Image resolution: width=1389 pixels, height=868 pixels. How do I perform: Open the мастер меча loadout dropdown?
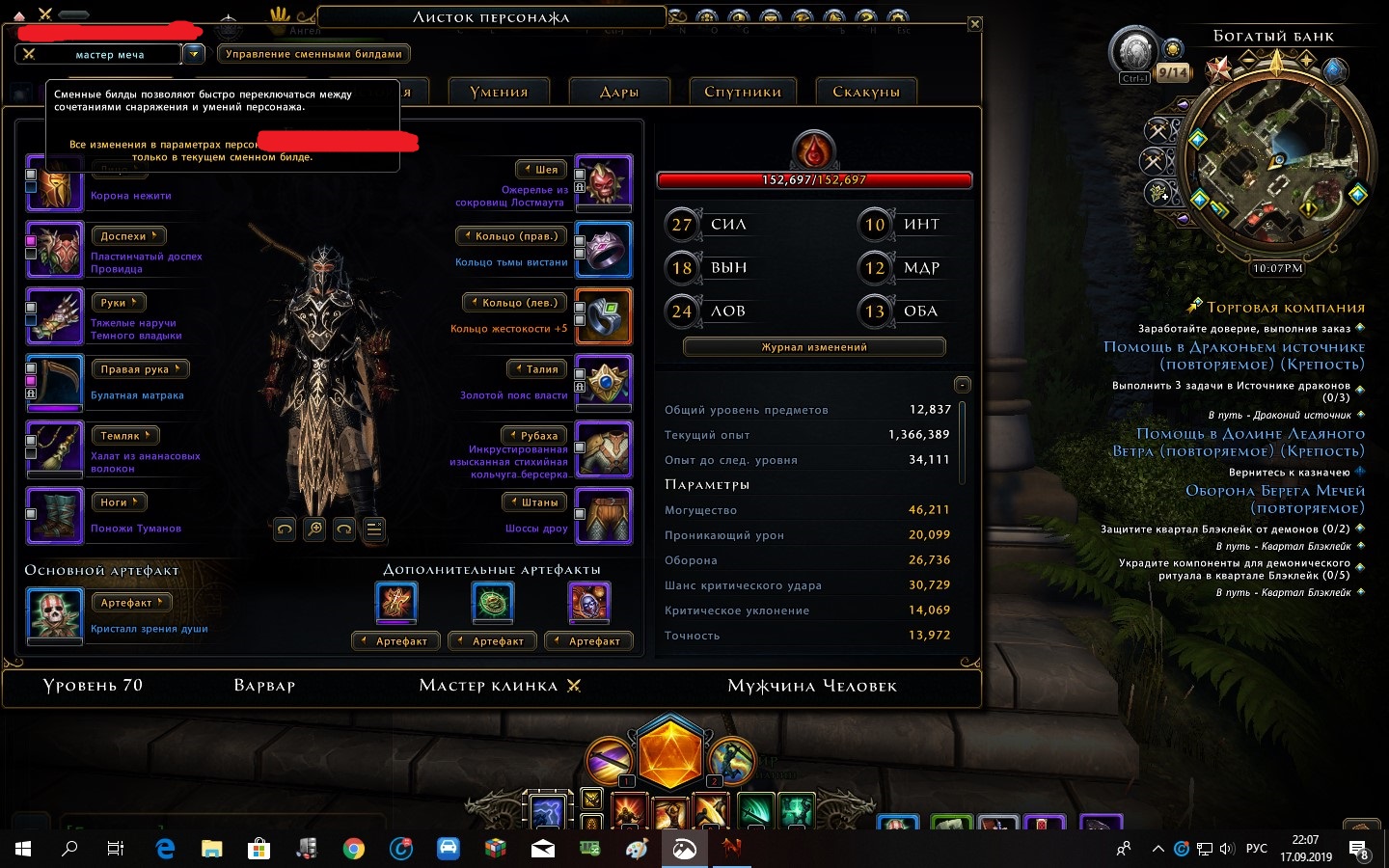(194, 54)
